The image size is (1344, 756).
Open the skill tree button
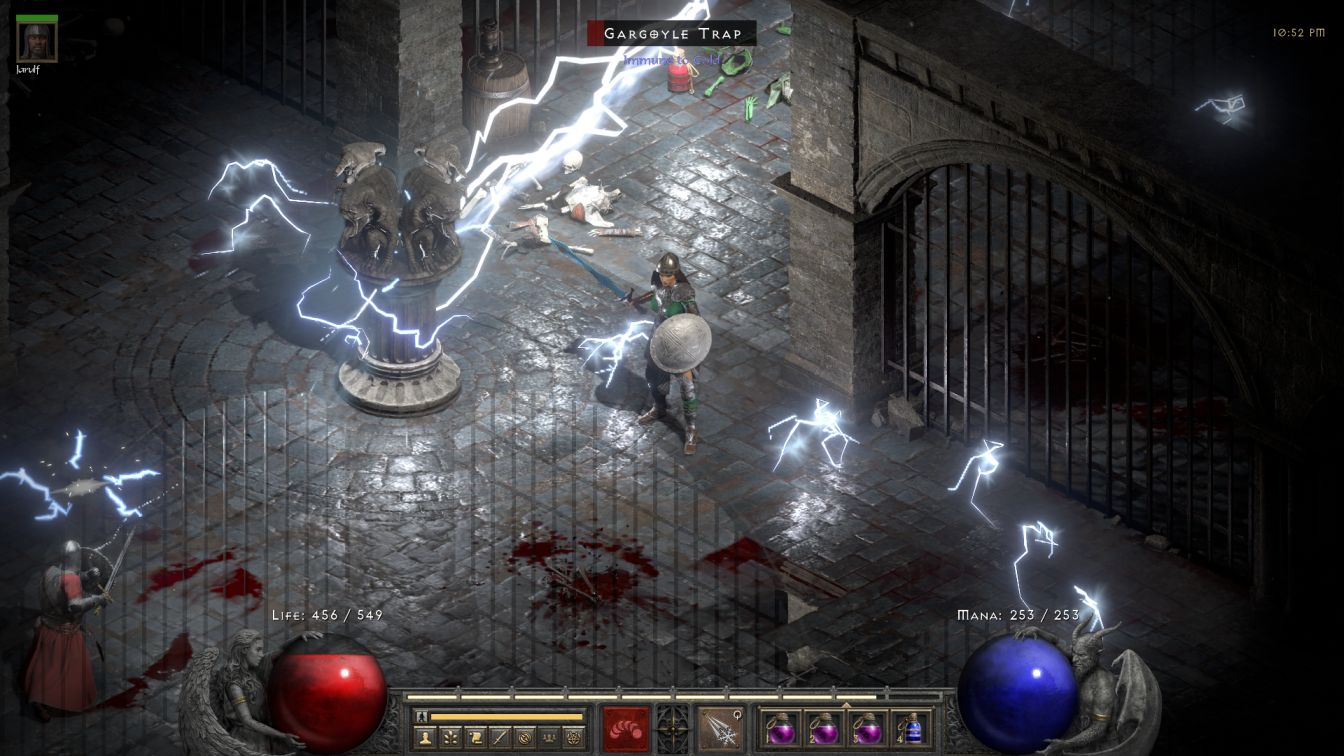click(448, 738)
